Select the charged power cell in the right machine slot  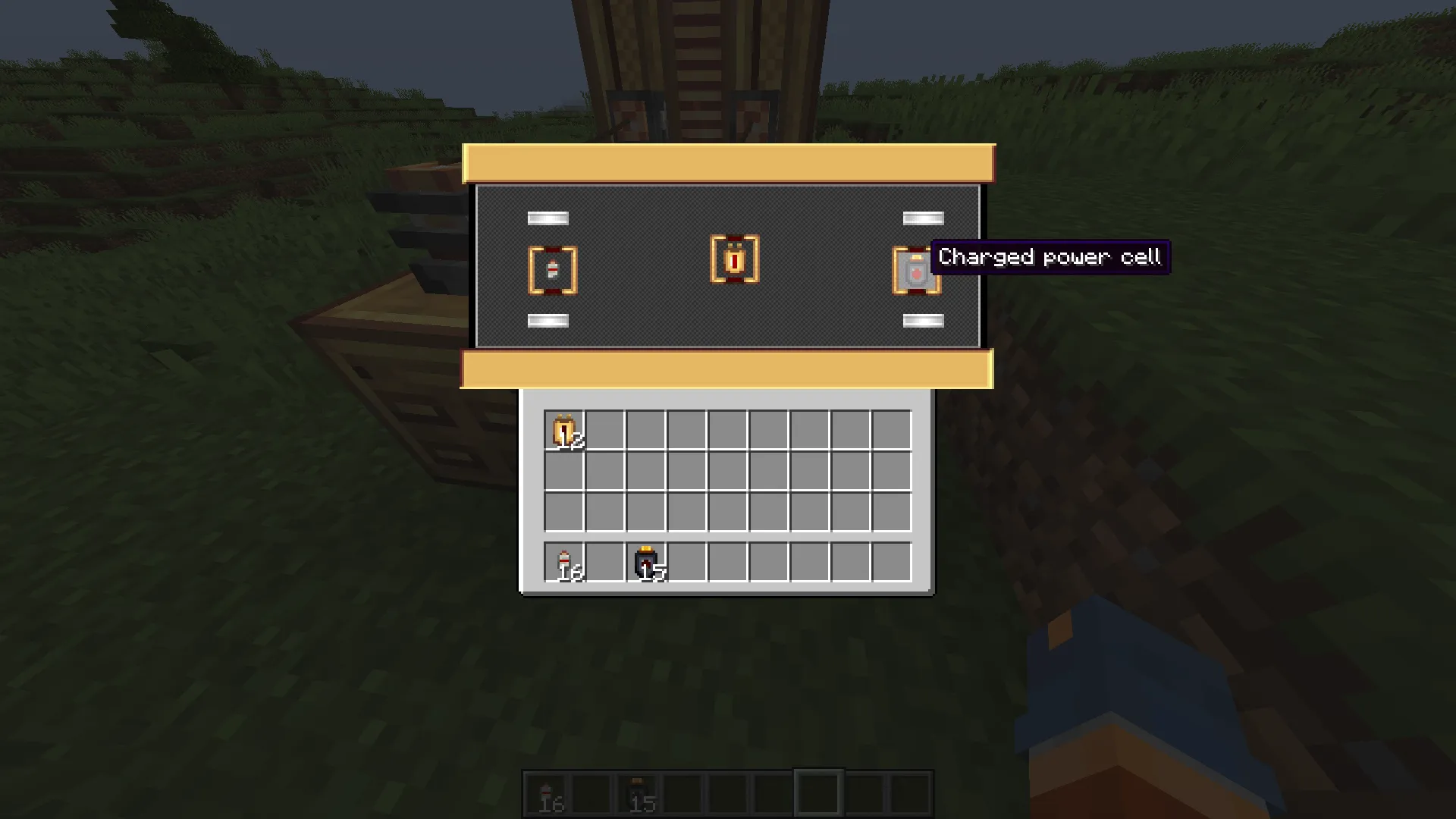point(915,271)
